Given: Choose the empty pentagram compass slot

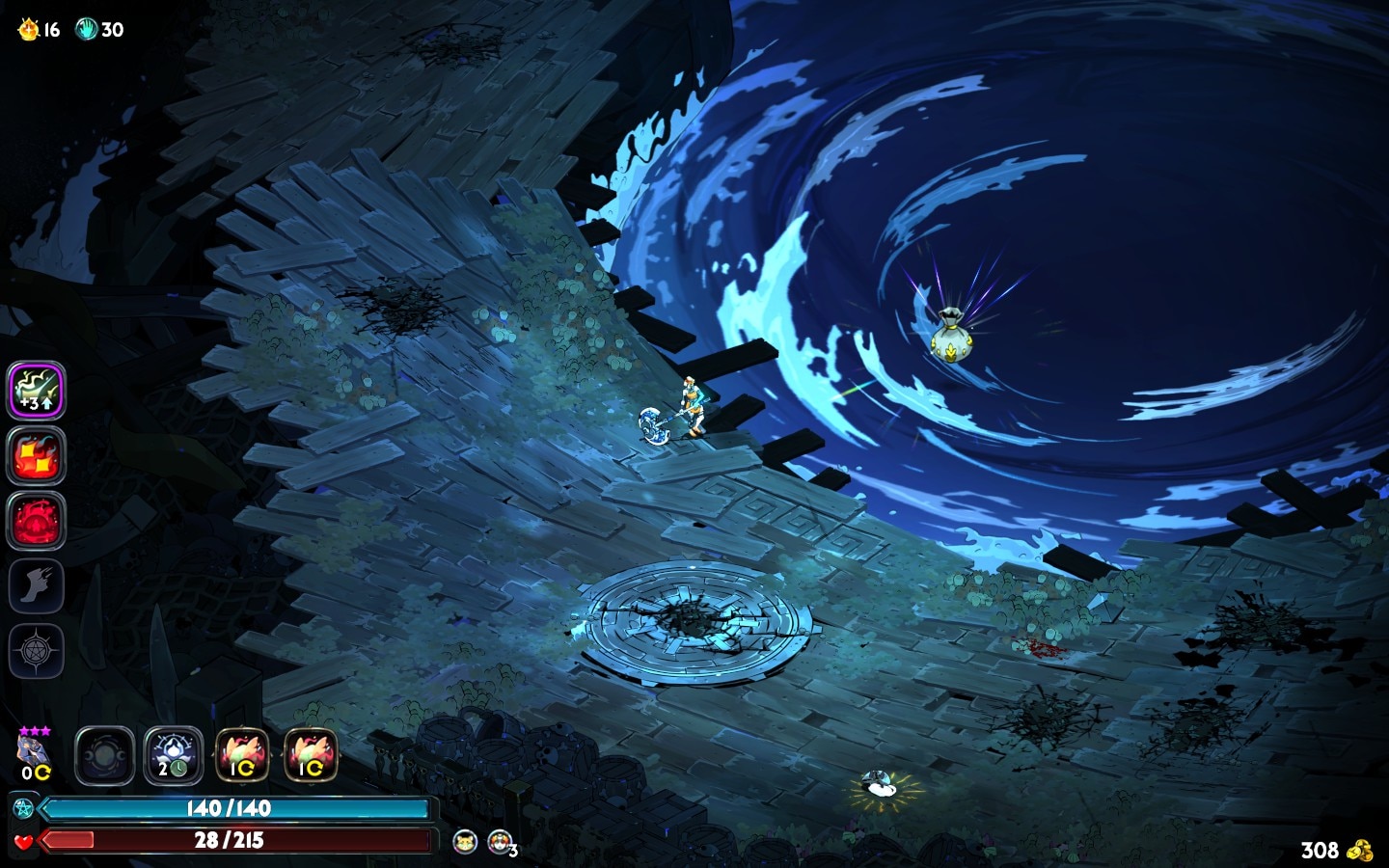Looking at the screenshot, I should click(37, 651).
